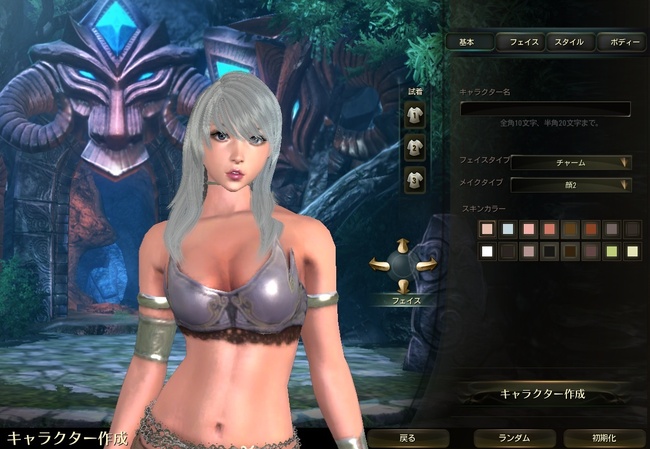Screen dimensions: 650x449
Task: Go back with the 戻る button
Action: pos(407,438)
